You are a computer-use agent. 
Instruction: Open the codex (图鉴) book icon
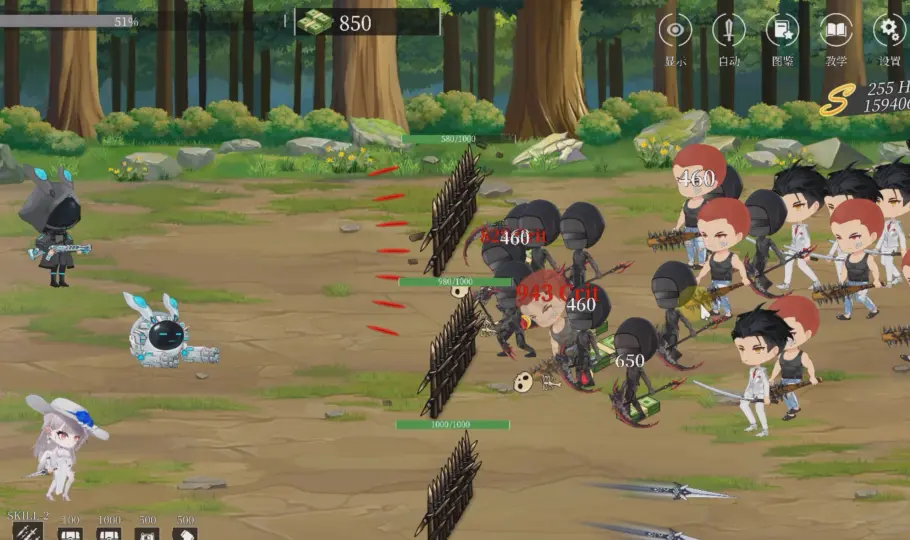tap(782, 31)
